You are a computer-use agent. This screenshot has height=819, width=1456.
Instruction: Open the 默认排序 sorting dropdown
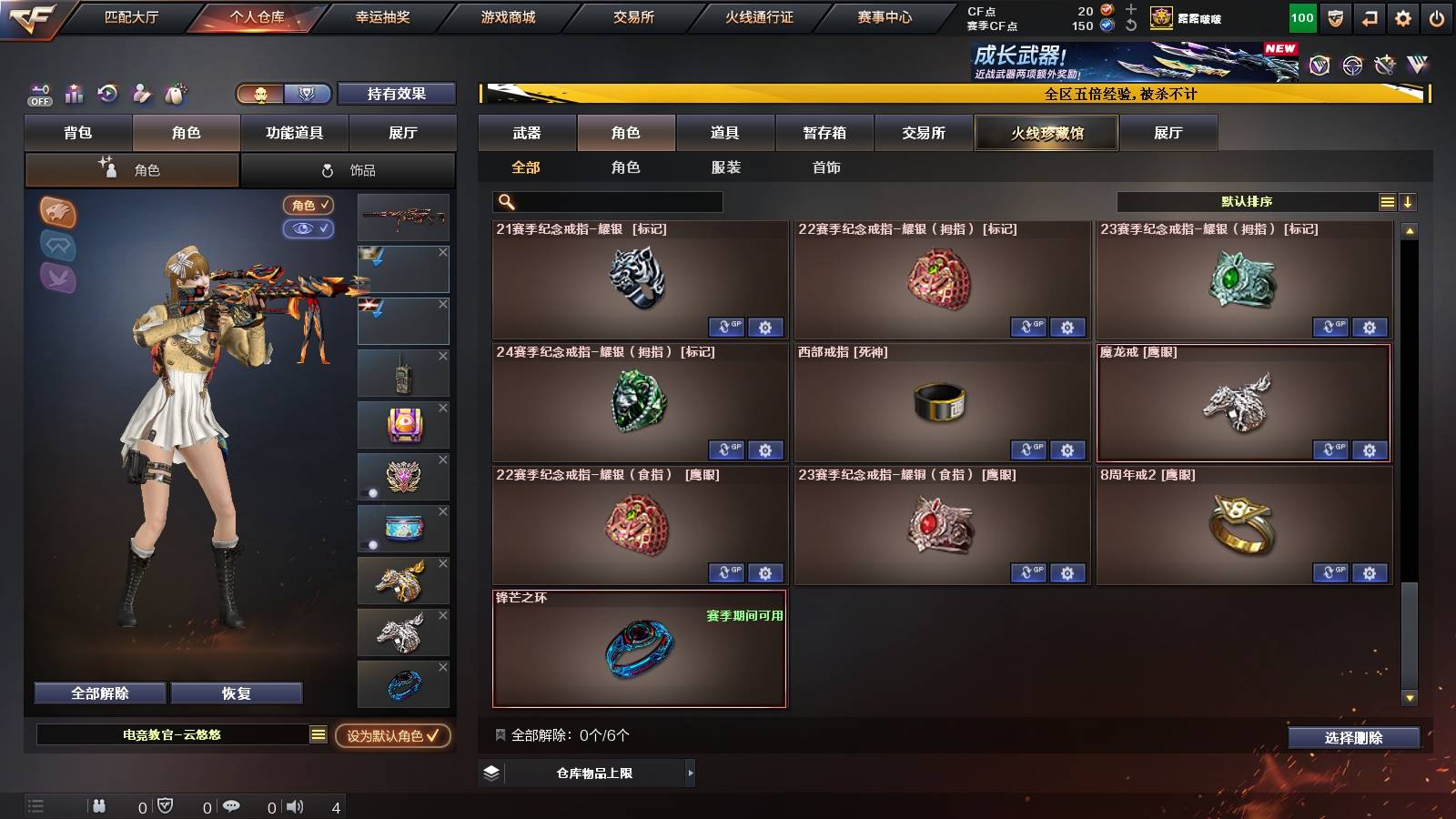[1247, 201]
